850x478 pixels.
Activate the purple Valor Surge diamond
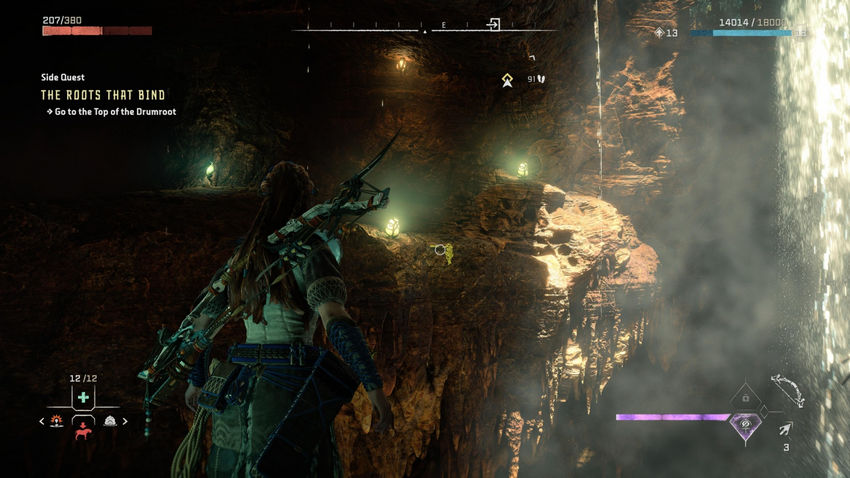[x=744, y=426]
